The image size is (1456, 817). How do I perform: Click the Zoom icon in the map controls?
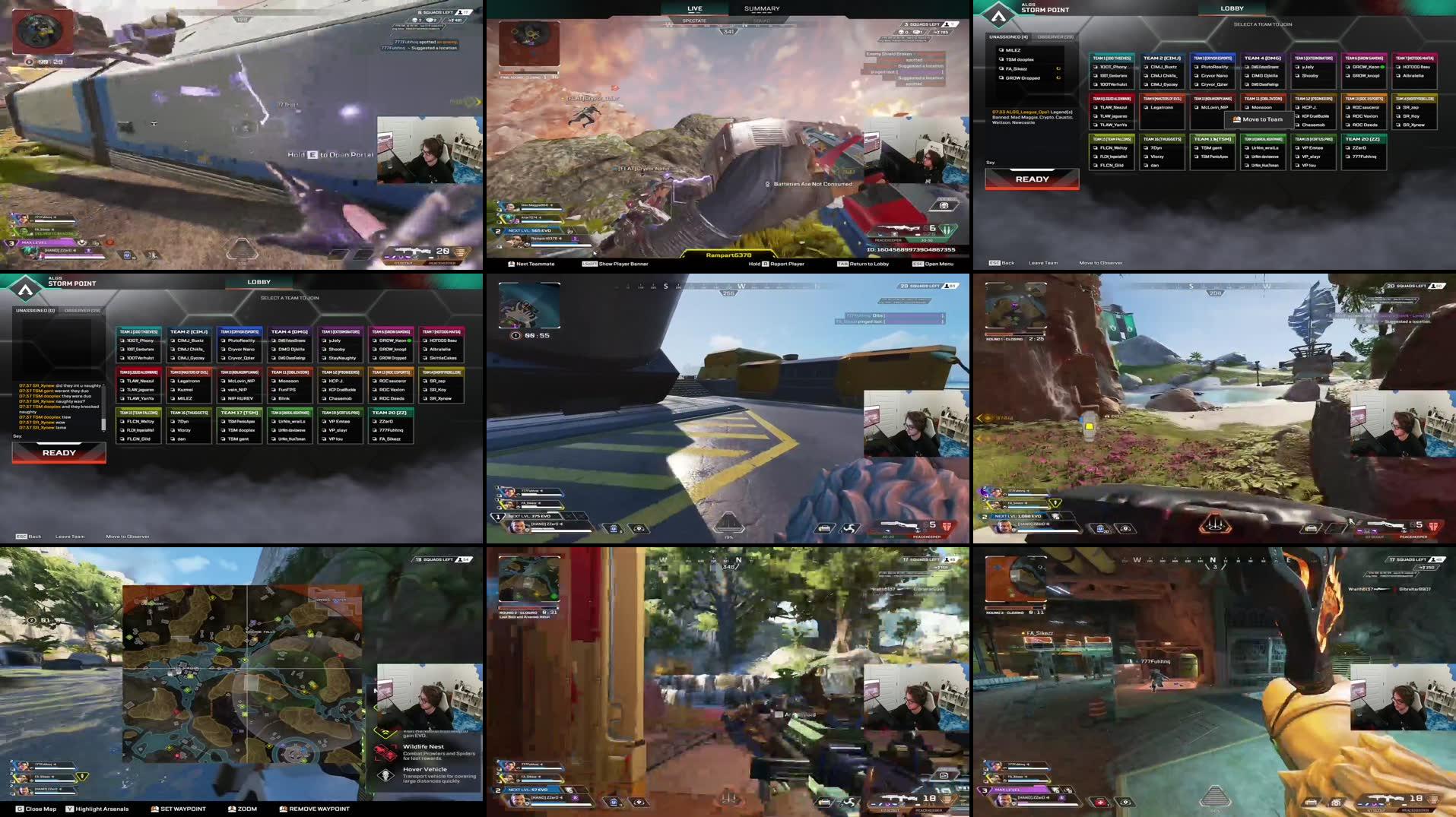coord(230,809)
